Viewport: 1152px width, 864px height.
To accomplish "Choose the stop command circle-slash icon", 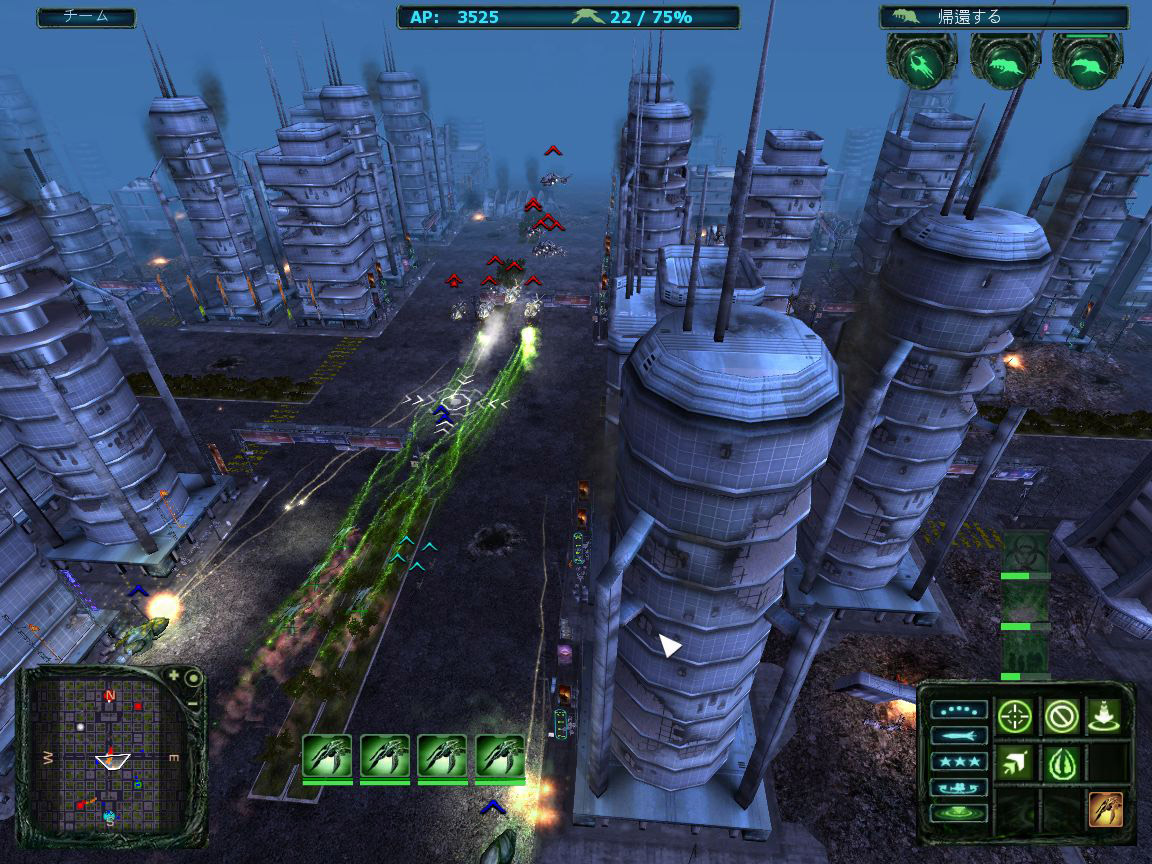I will coord(1060,715).
